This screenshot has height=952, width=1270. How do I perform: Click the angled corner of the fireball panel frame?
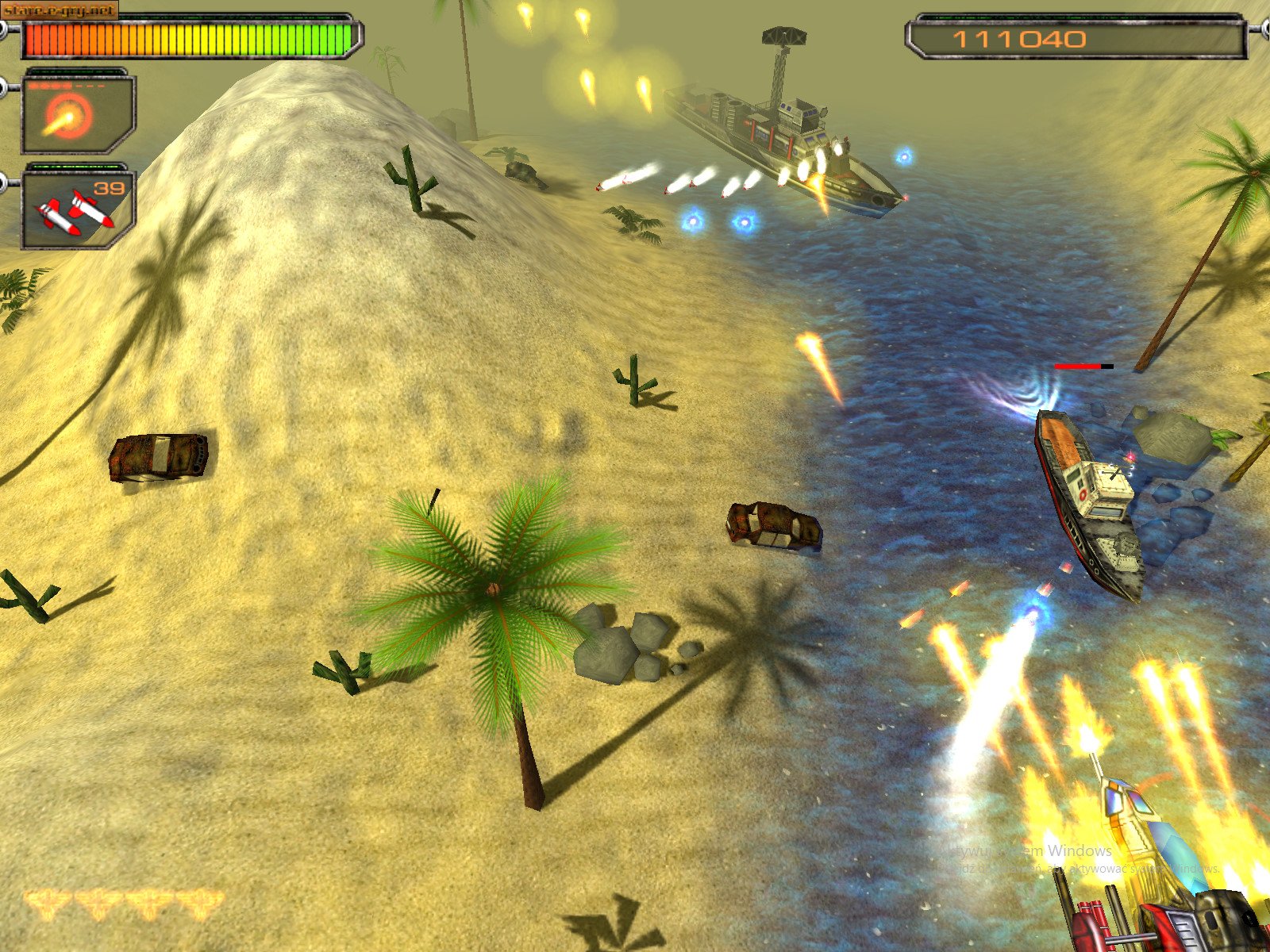pos(121,140)
